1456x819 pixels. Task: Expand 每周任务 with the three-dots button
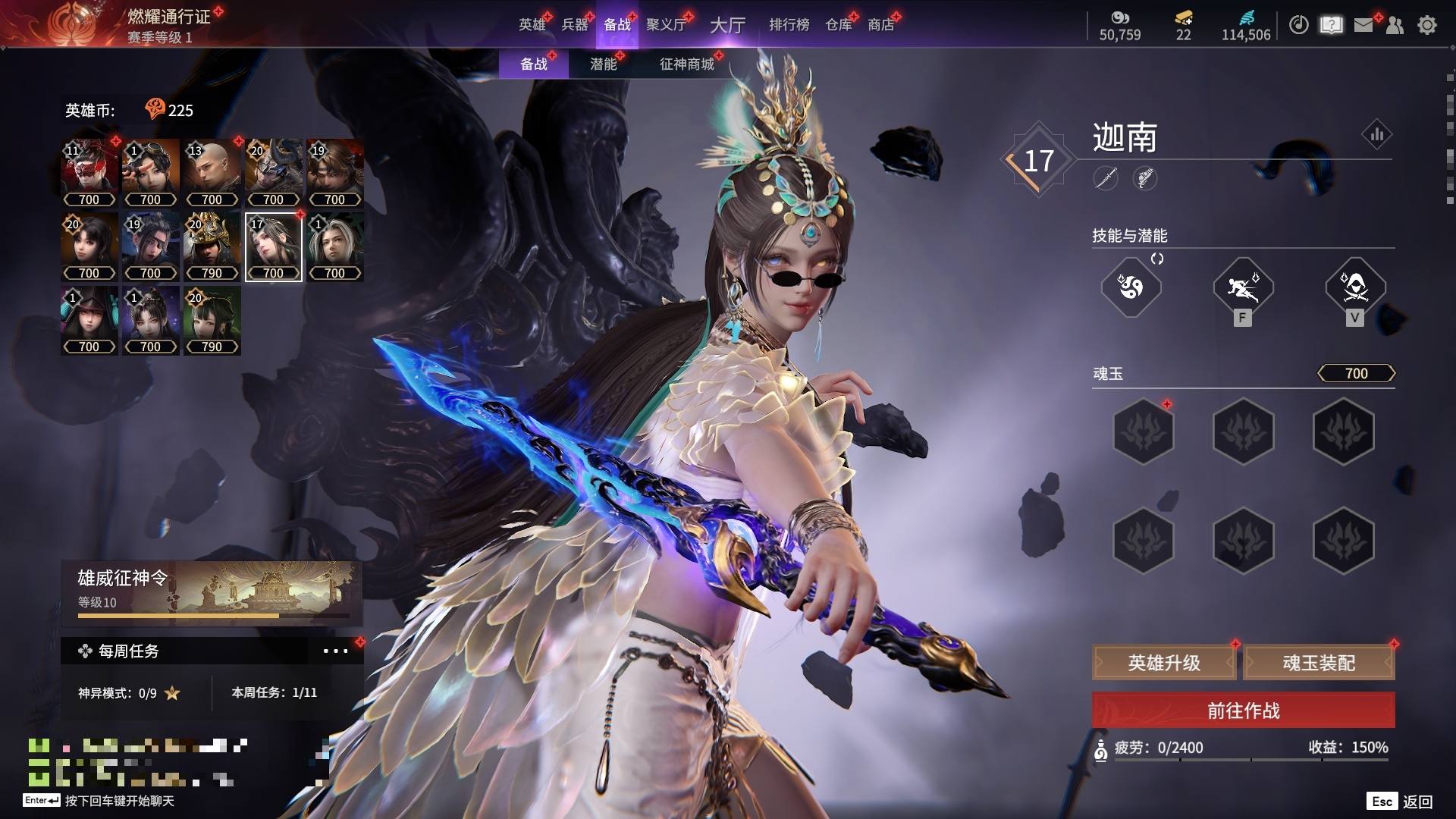click(x=335, y=651)
